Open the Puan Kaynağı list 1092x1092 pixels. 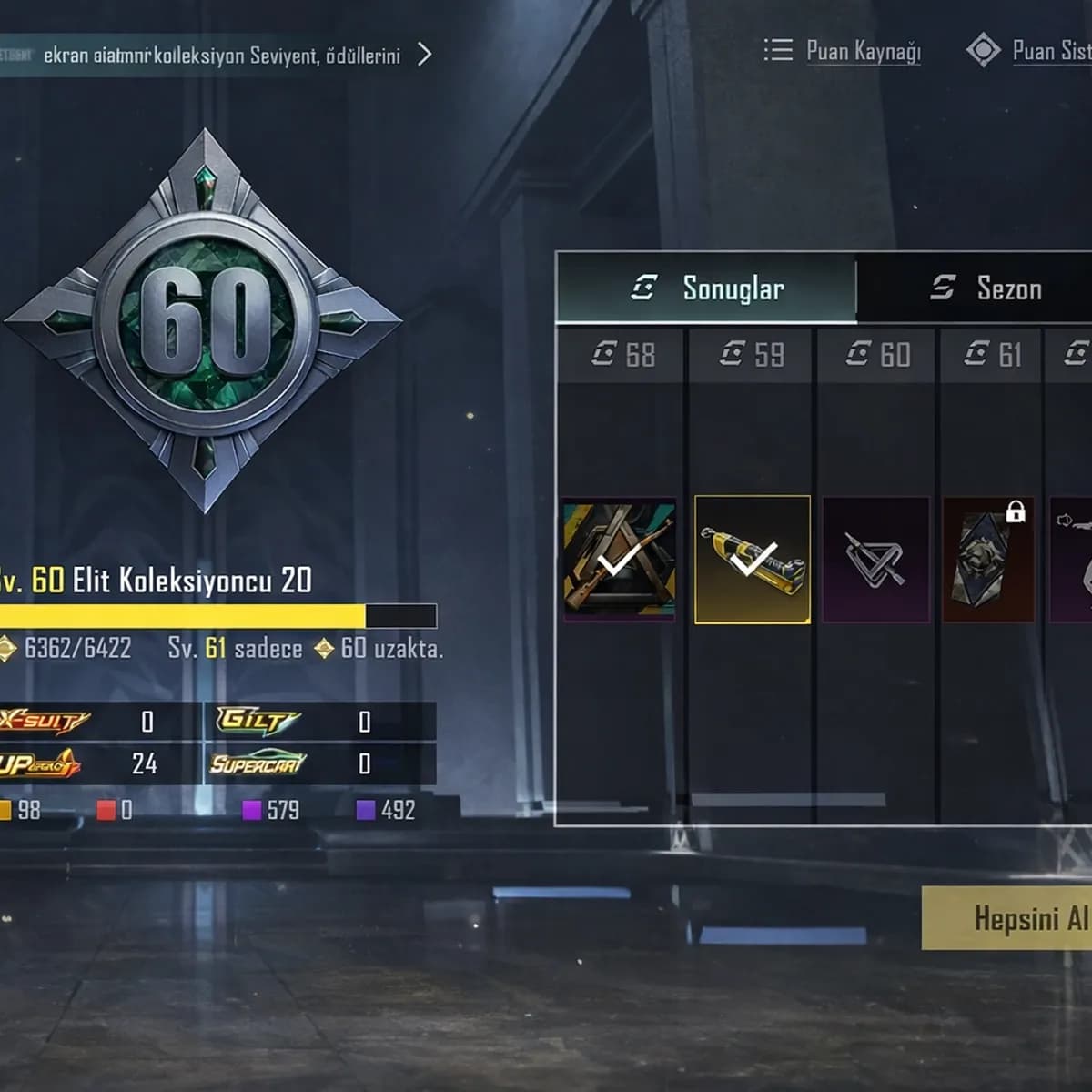tap(843, 51)
